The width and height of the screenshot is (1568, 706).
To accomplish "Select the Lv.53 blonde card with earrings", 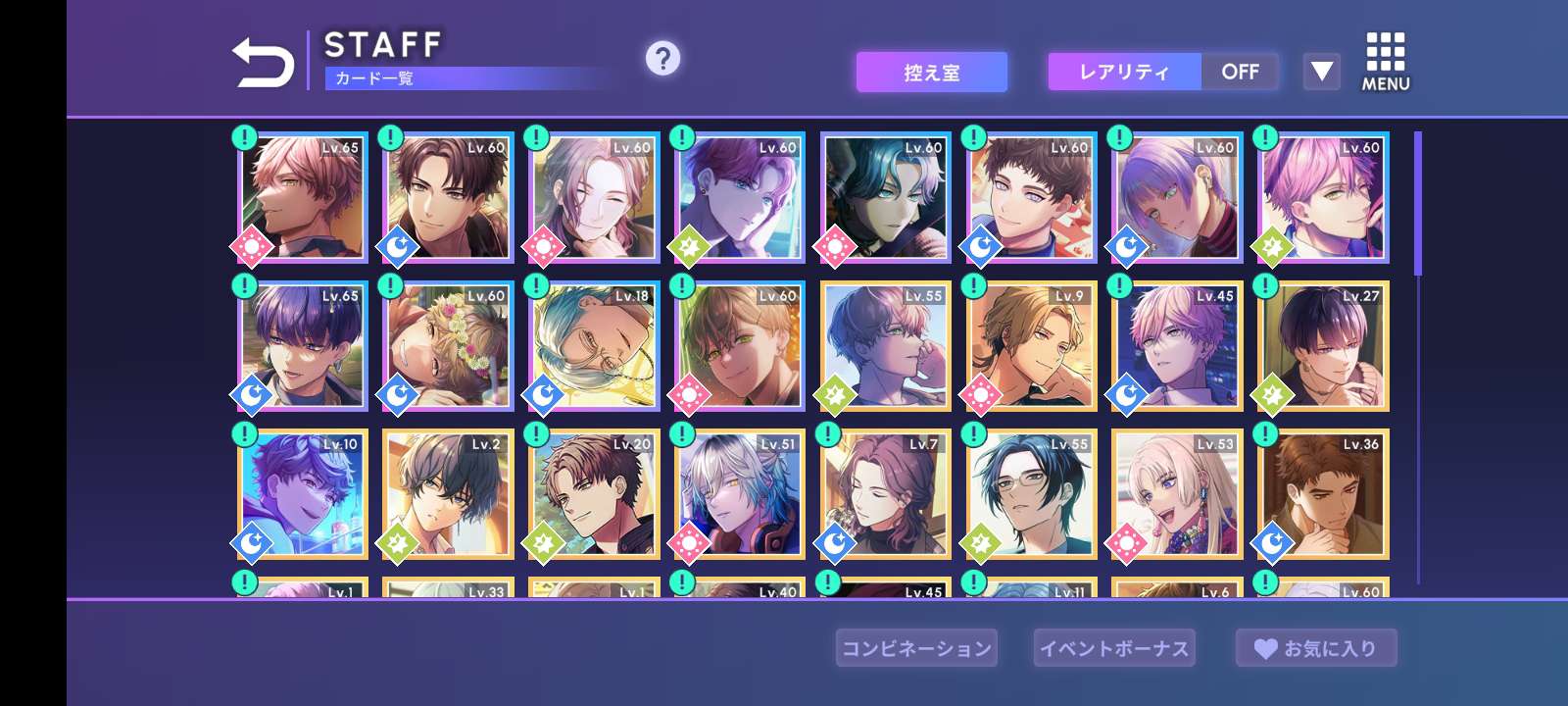I will [x=1177, y=493].
